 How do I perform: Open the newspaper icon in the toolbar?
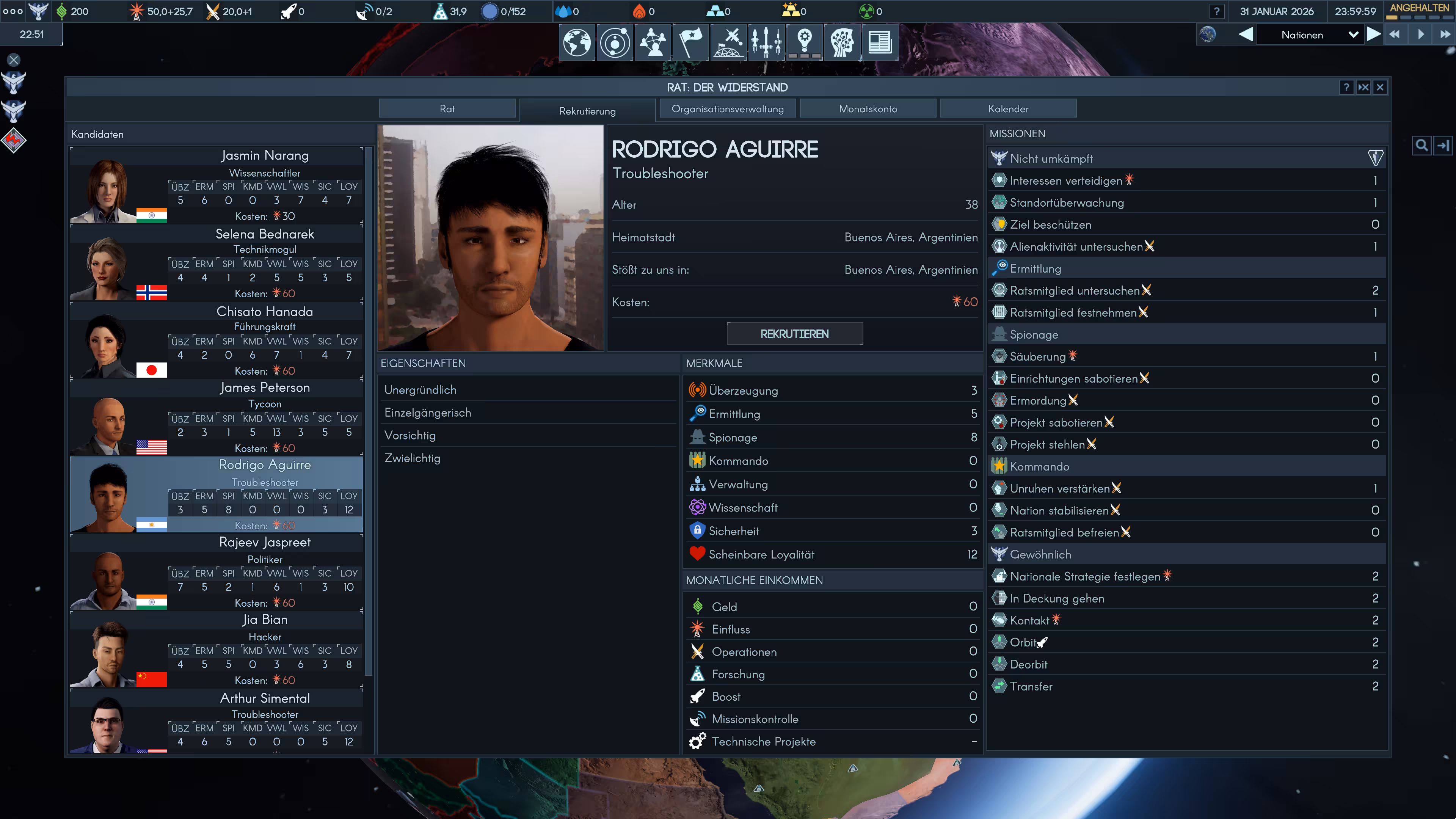(x=880, y=42)
